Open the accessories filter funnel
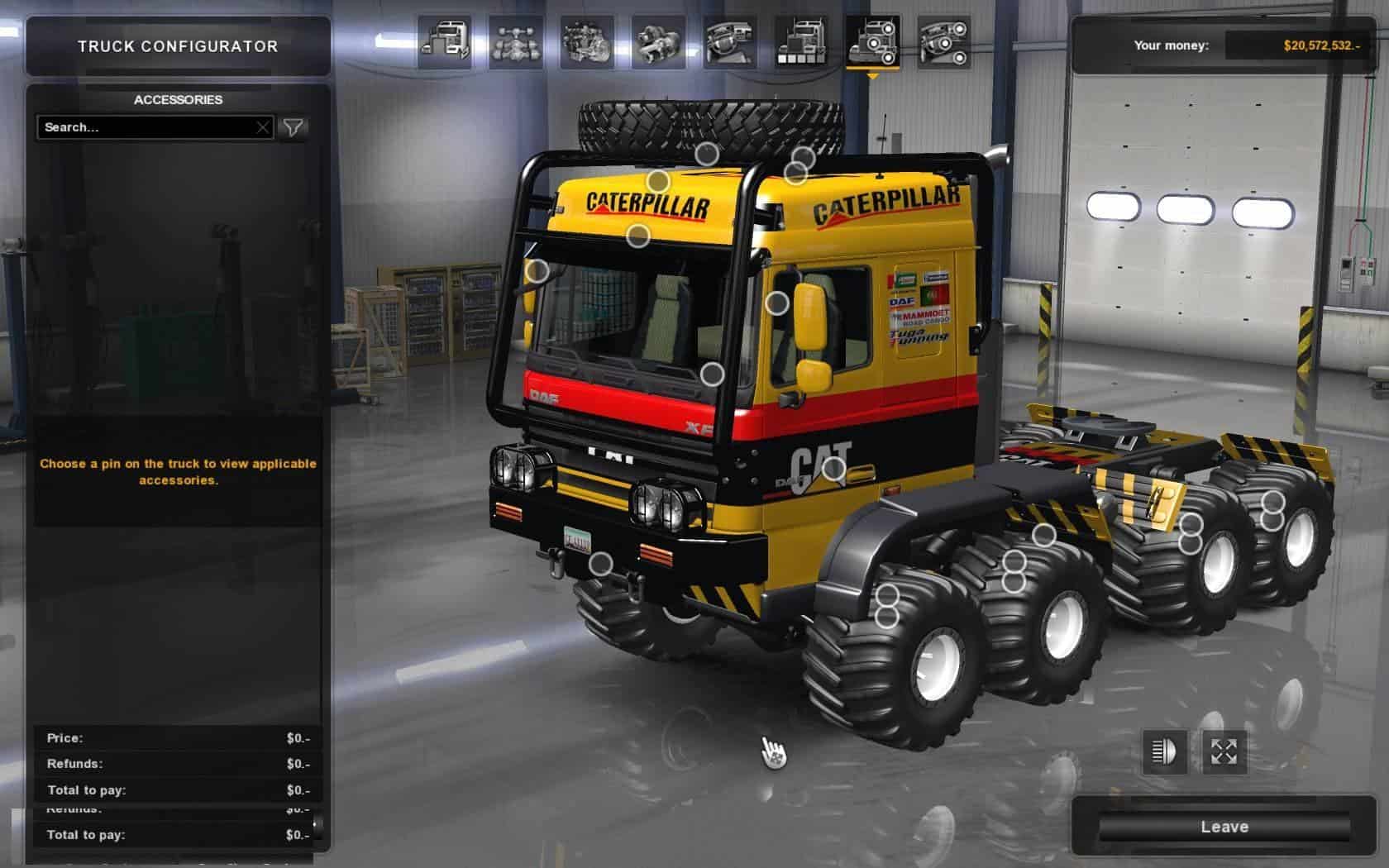 pos(293,127)
